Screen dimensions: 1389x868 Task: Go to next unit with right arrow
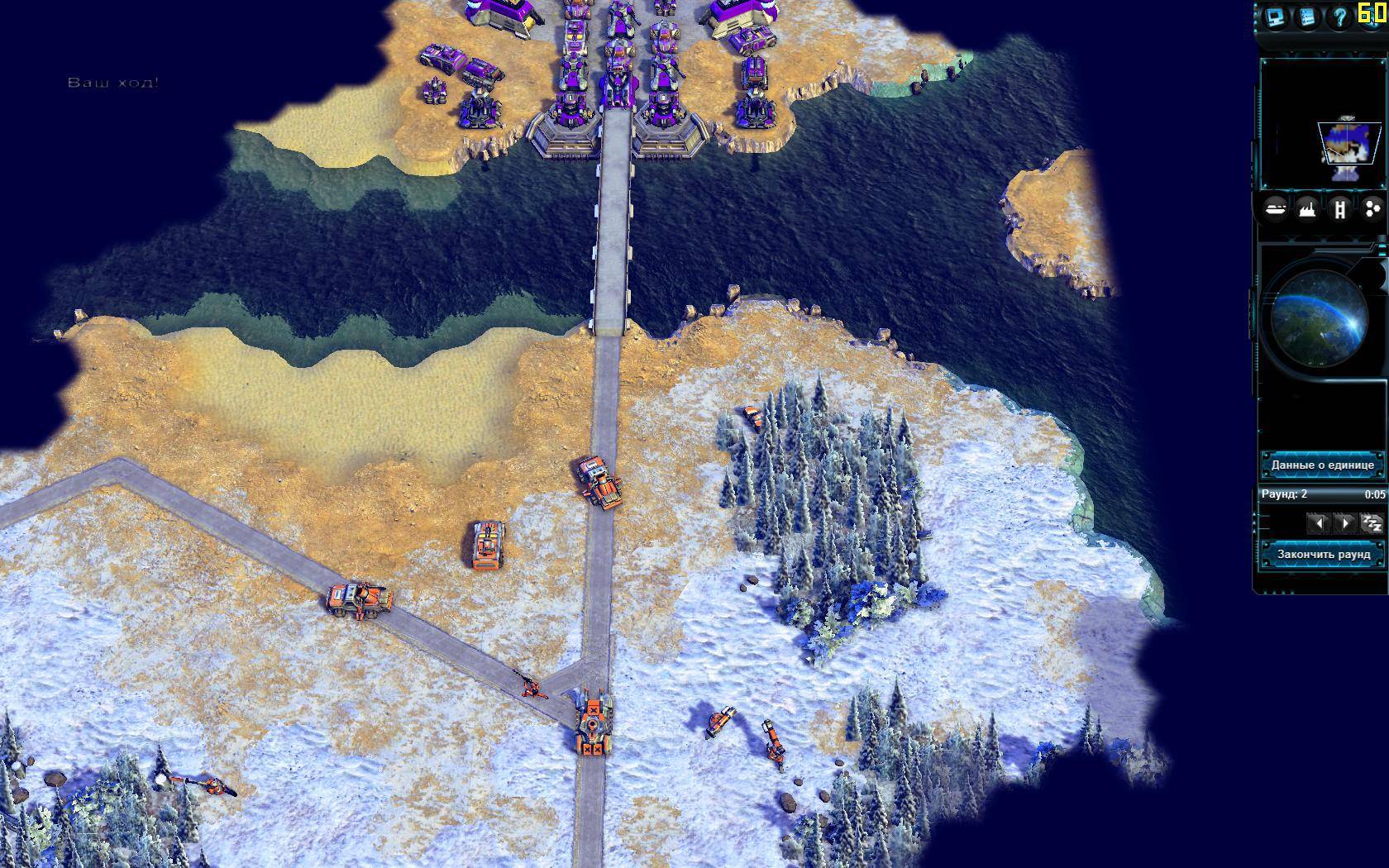(1345, 523)
